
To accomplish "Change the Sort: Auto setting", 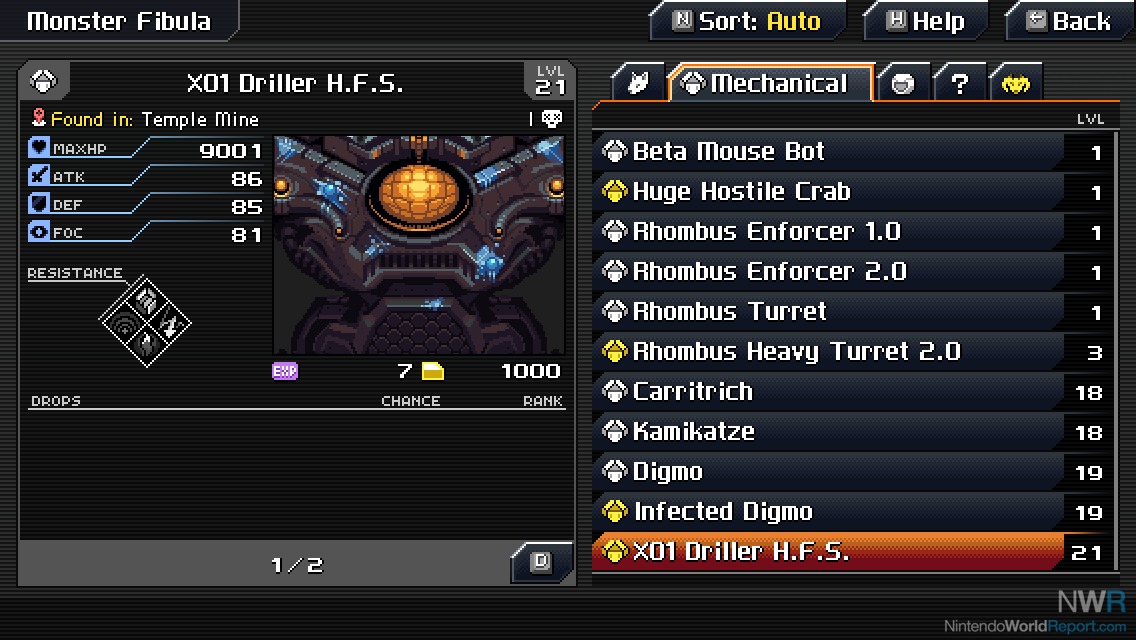I will pyautogui.click(x=748, y=21).
